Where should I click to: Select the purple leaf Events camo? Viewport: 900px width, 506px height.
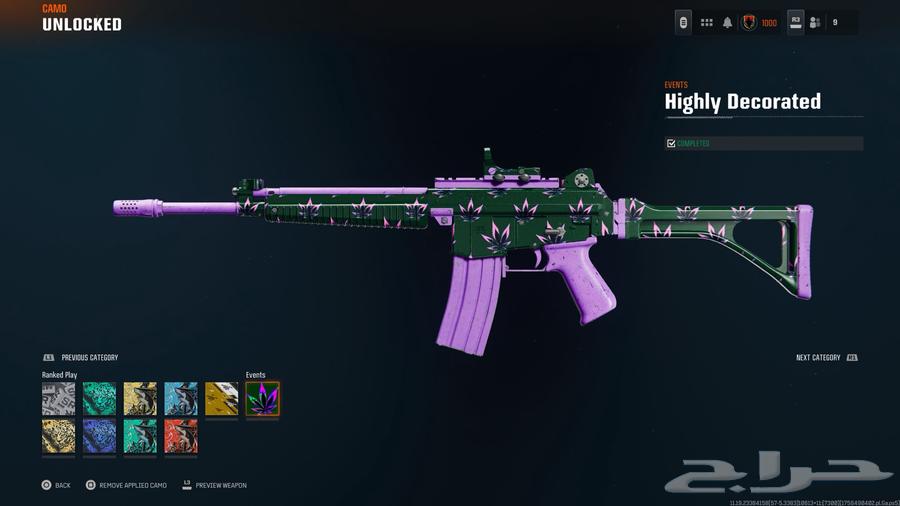(262, 399)
